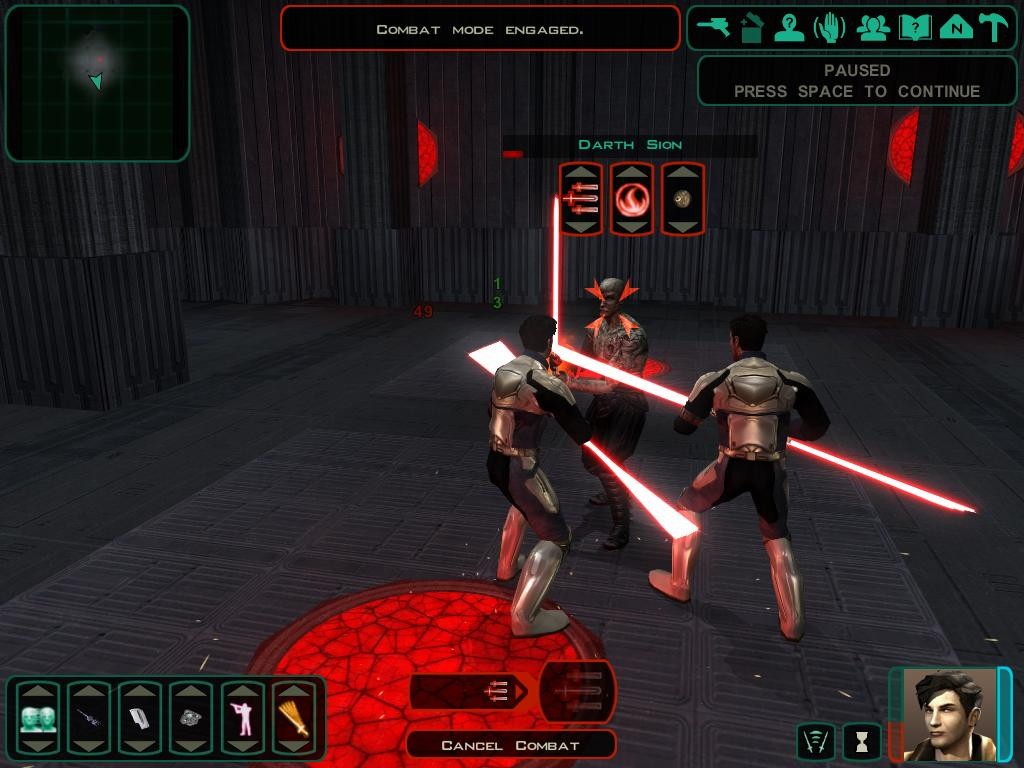1024x768 pixels.
Task: Open the equipment screen via blaster icon
Action: tap(715, 28)
